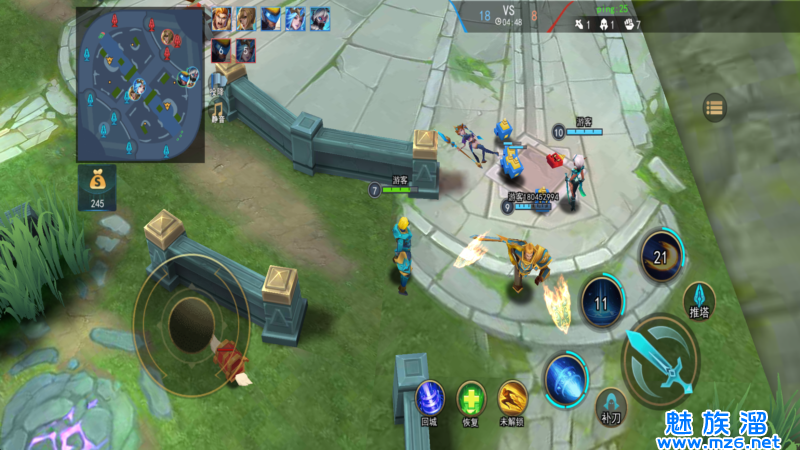Open the gold shop with 245 coins
The height and width of the screenshot is (450, 800).
click(96, 187)
